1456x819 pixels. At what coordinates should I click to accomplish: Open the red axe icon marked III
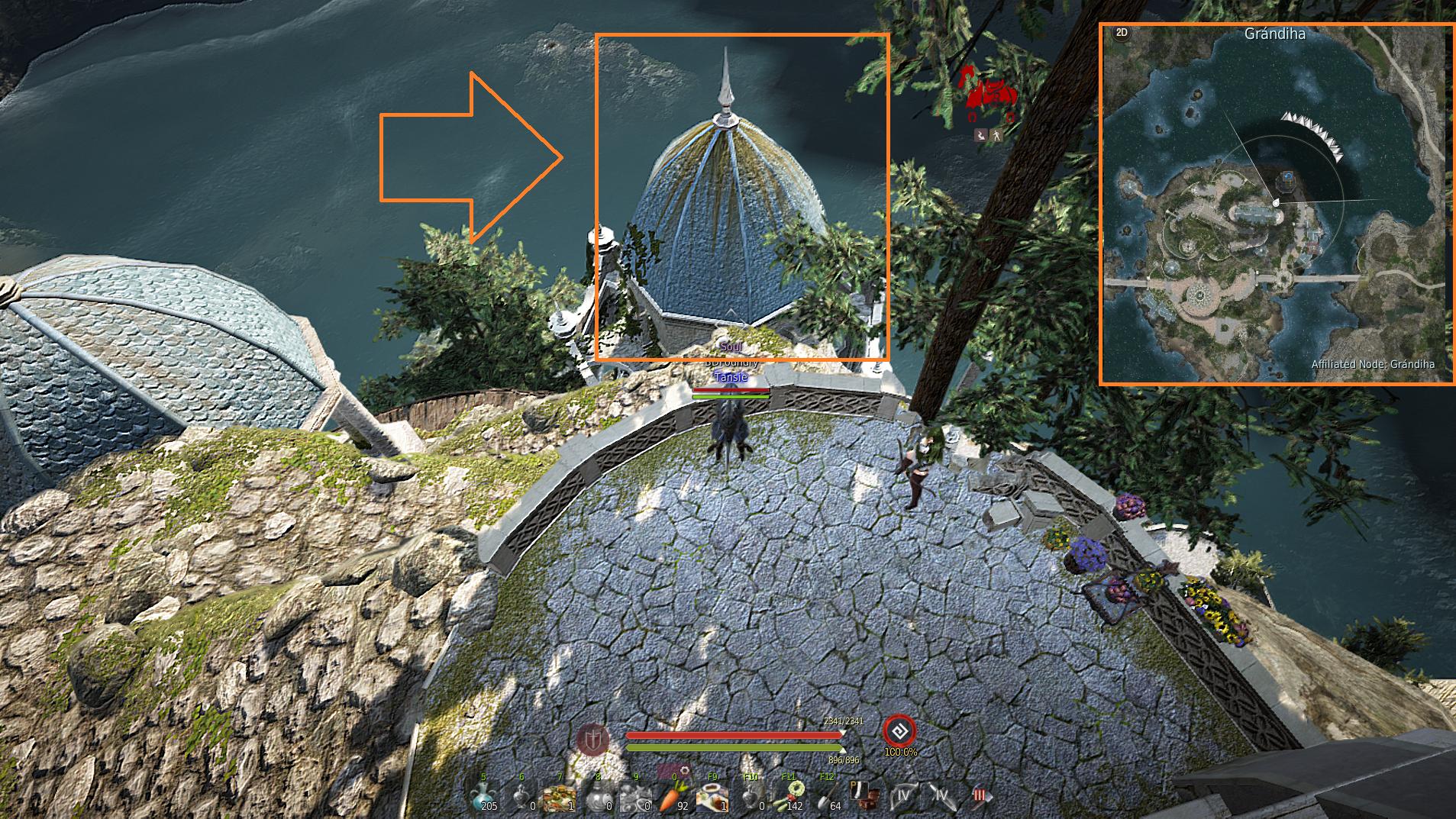pyautogui.click(x=980, y=796)
